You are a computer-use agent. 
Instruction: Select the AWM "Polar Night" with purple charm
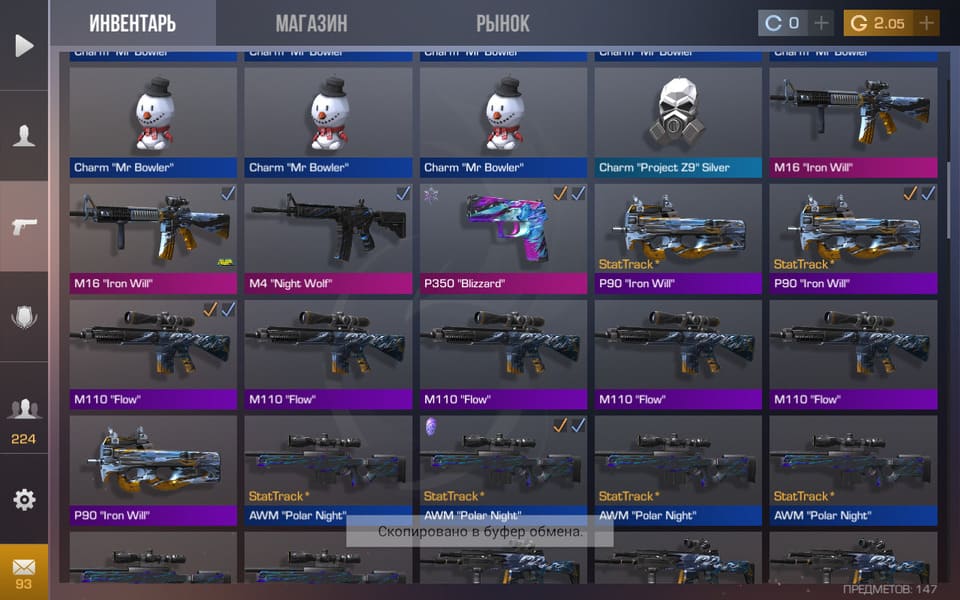tap(503, 469)
